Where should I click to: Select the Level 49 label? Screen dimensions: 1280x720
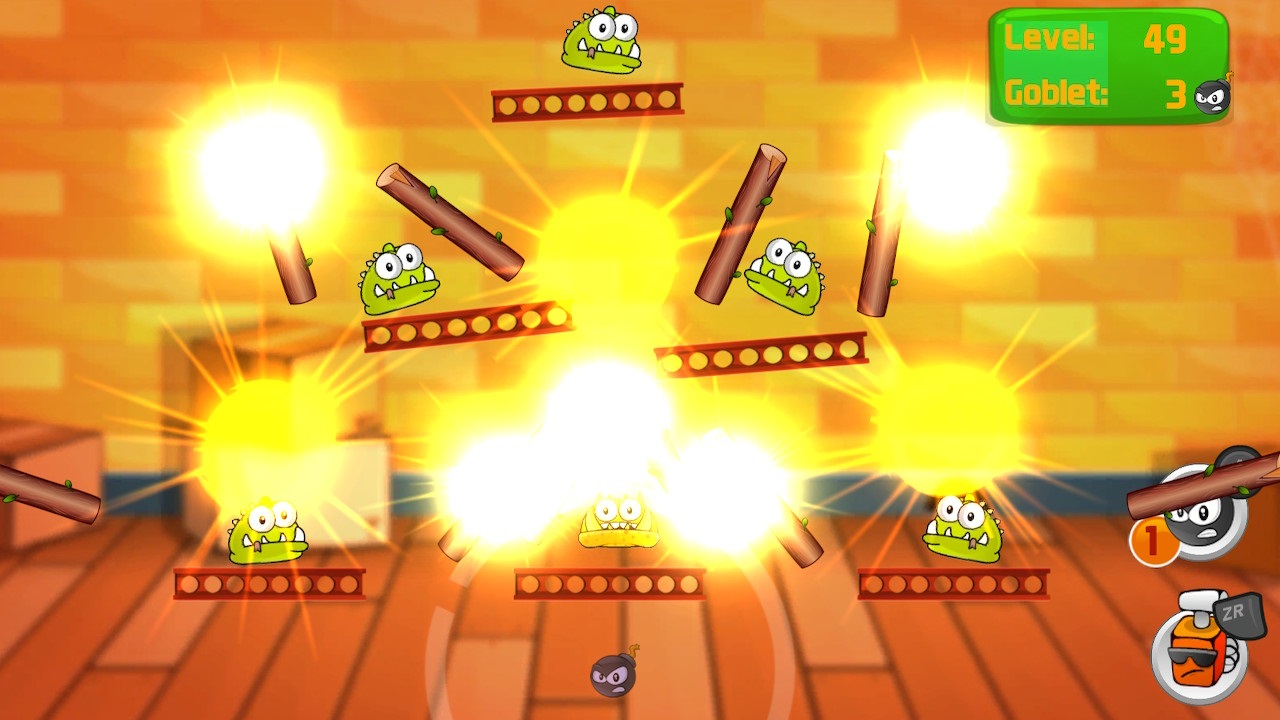coord(1049,38)
